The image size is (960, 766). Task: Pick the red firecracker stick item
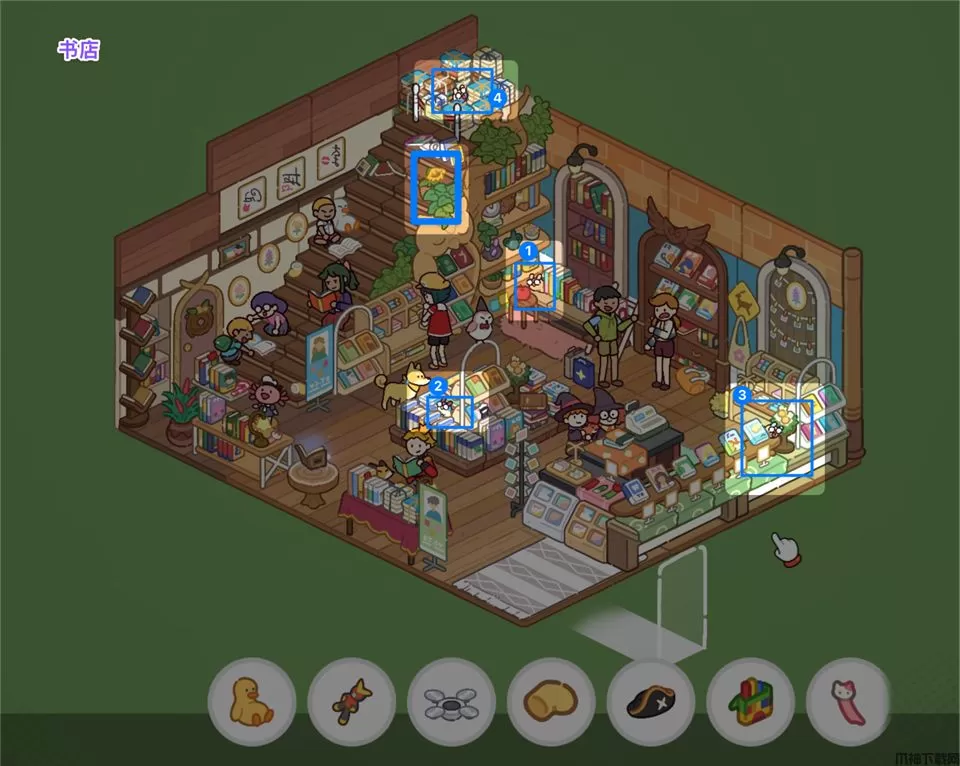click(351, 701)
